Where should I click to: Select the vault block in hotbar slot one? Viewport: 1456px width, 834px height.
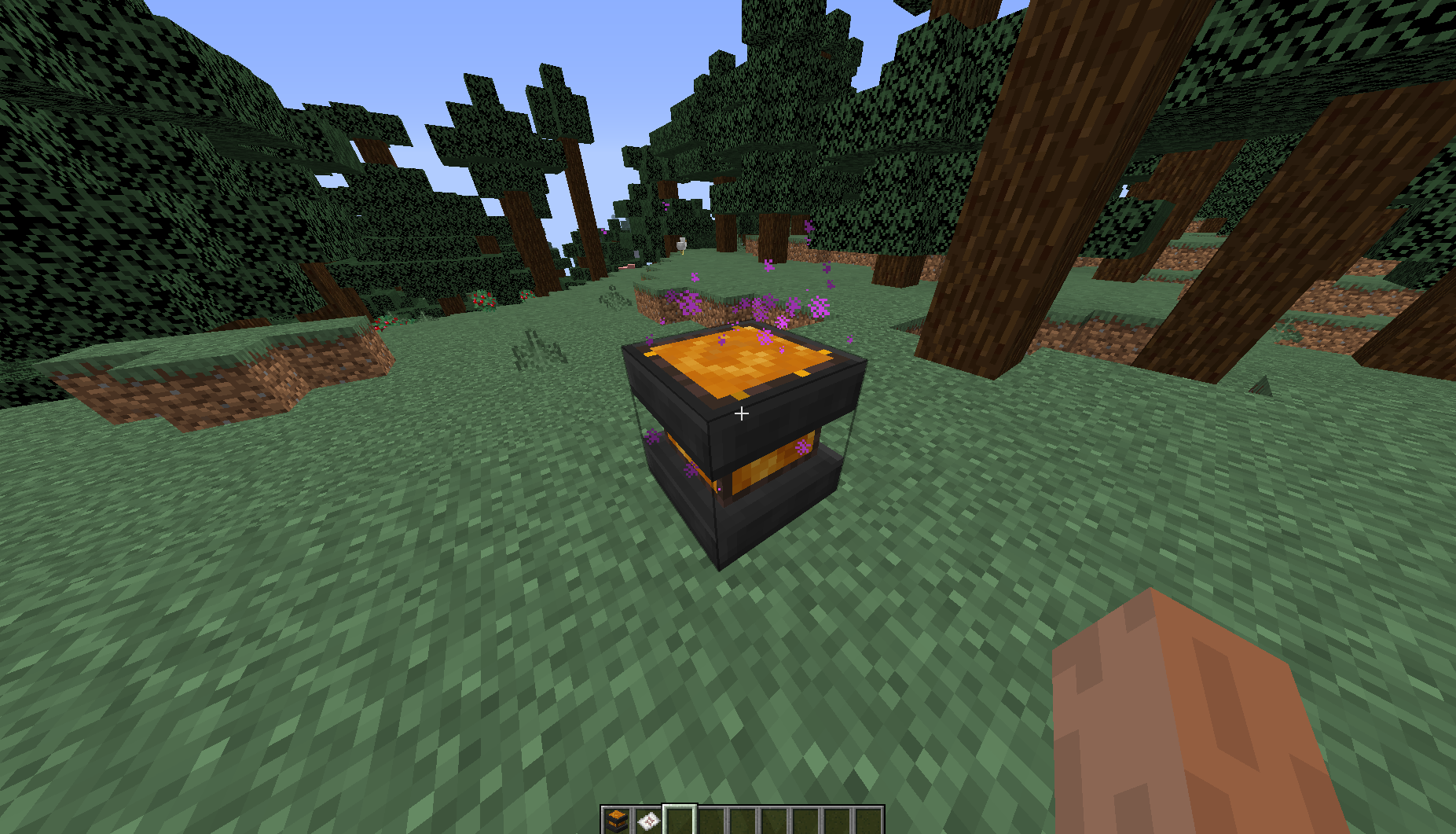(617, 819)
